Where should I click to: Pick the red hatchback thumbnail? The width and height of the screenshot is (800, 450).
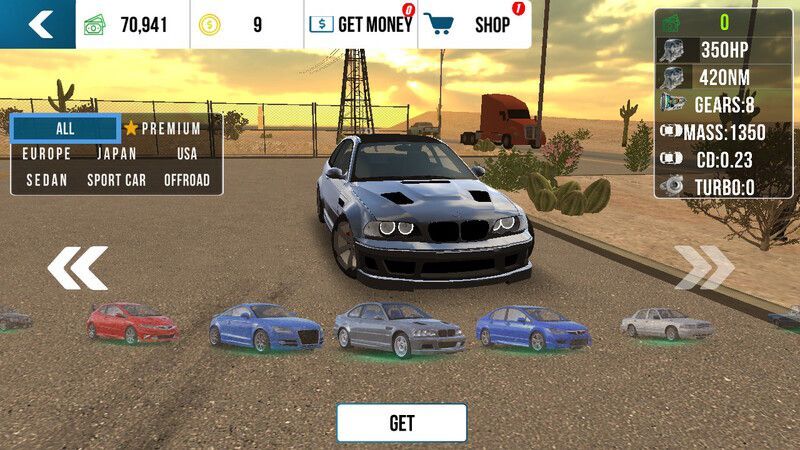coord(131,323)
